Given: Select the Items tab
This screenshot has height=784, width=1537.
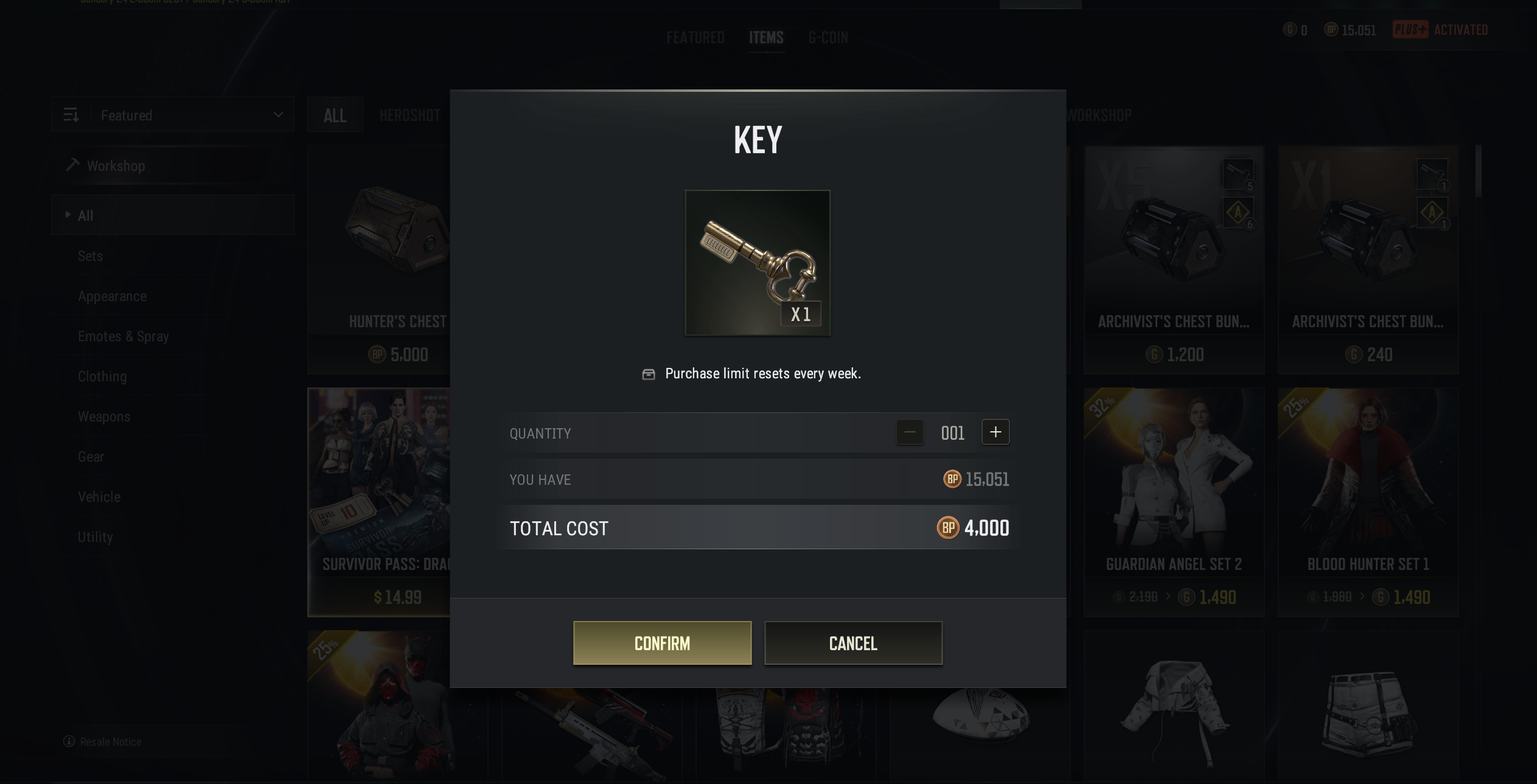Looking at the screenshot, I should (766, 38).
